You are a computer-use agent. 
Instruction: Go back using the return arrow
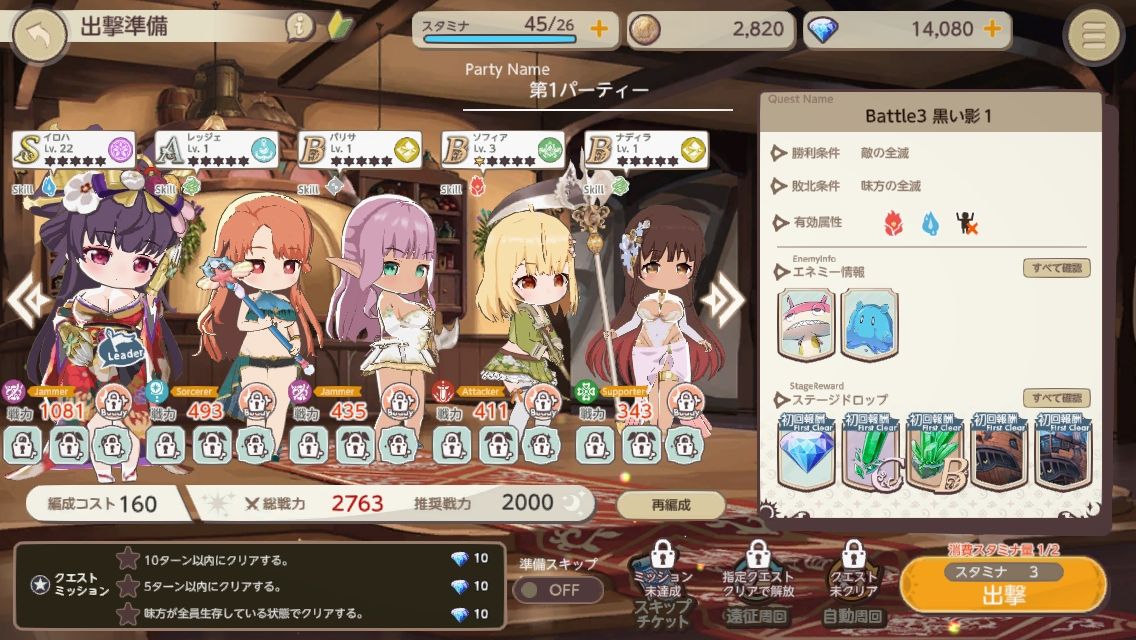40,34
